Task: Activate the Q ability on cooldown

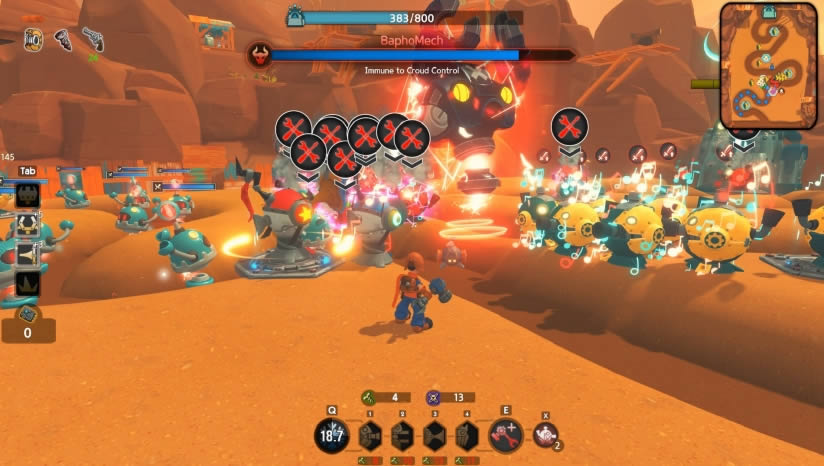Action: point(333,435)
